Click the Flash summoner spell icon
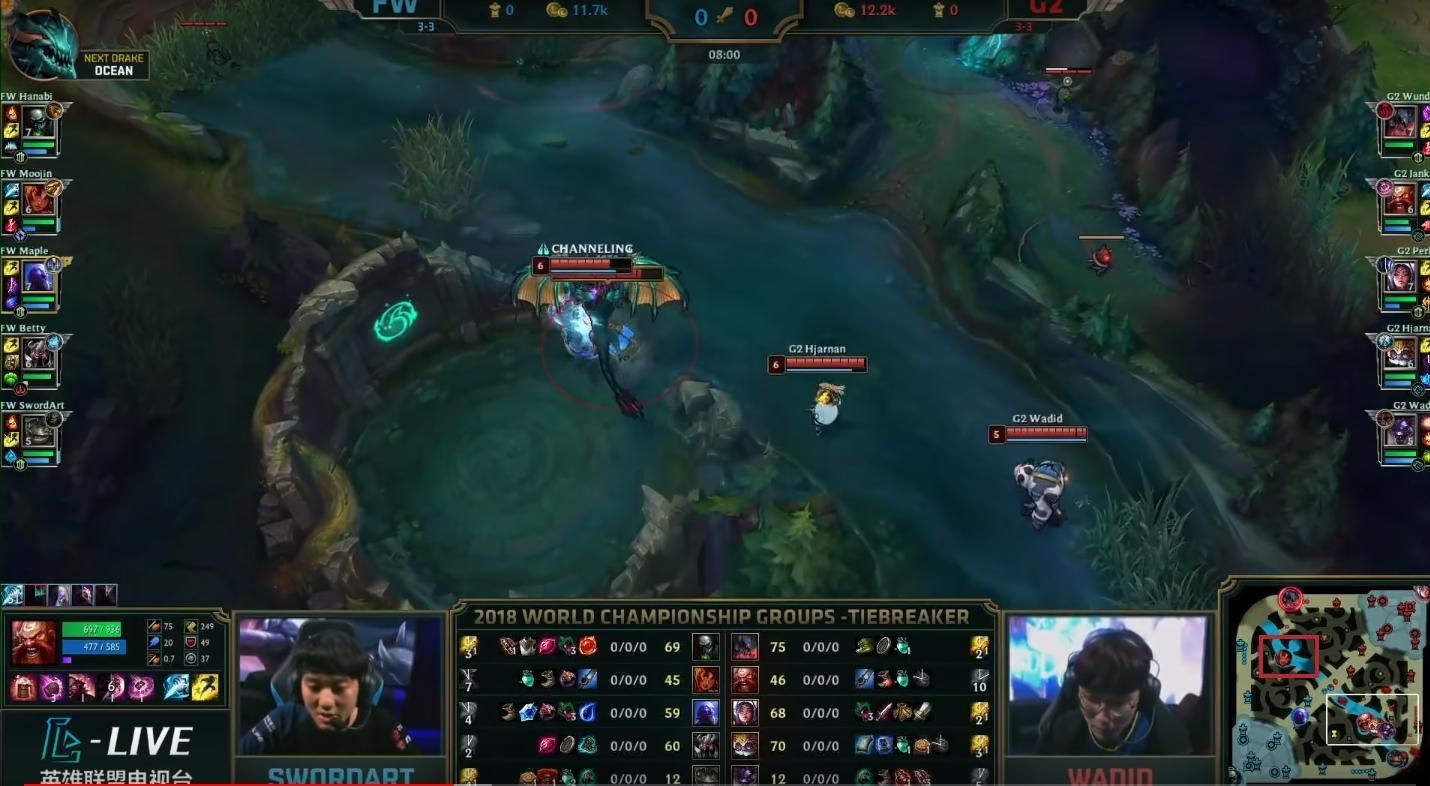The height and width of the screenshot is (786, 1430). 175,688
